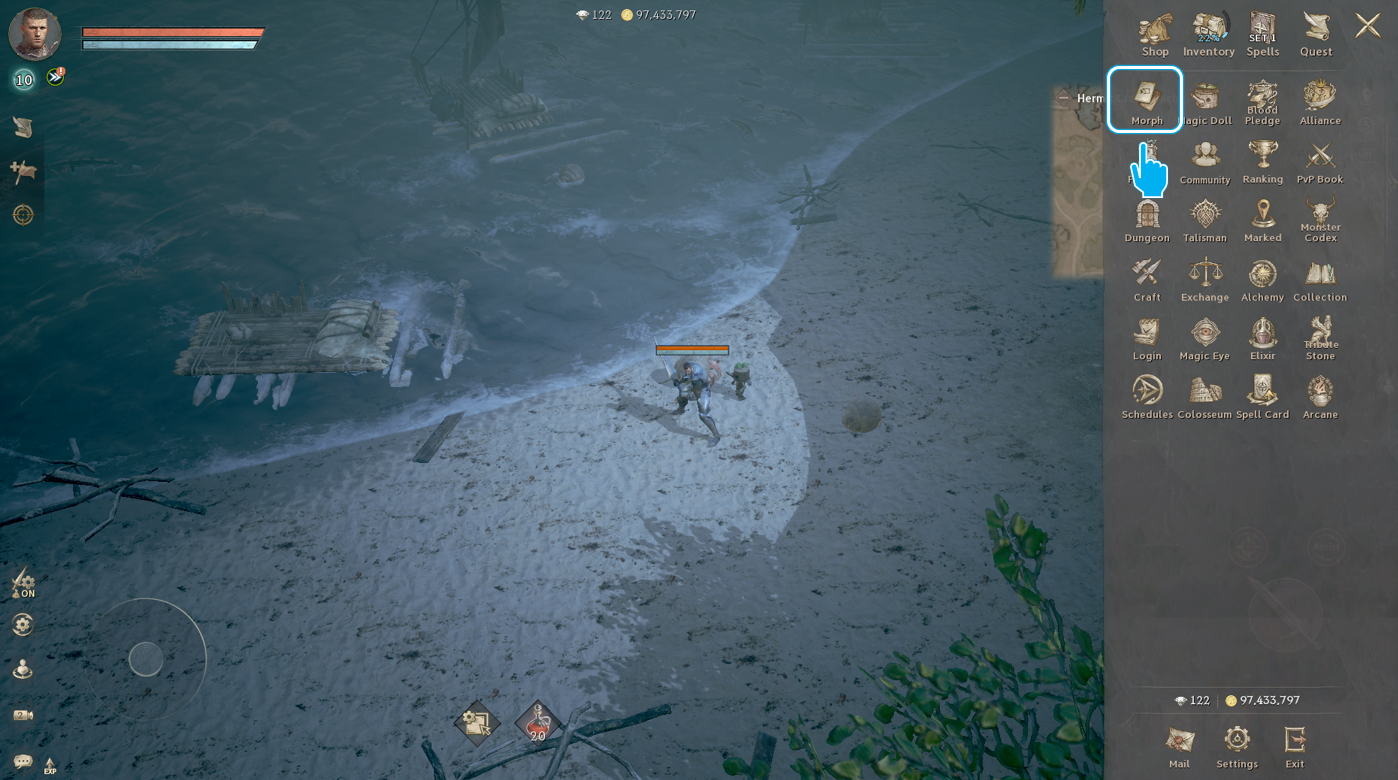Use the red health potion slot
Image resolution: width=1398 pixels, height=780 pixels.
click(x=538, y=722)
